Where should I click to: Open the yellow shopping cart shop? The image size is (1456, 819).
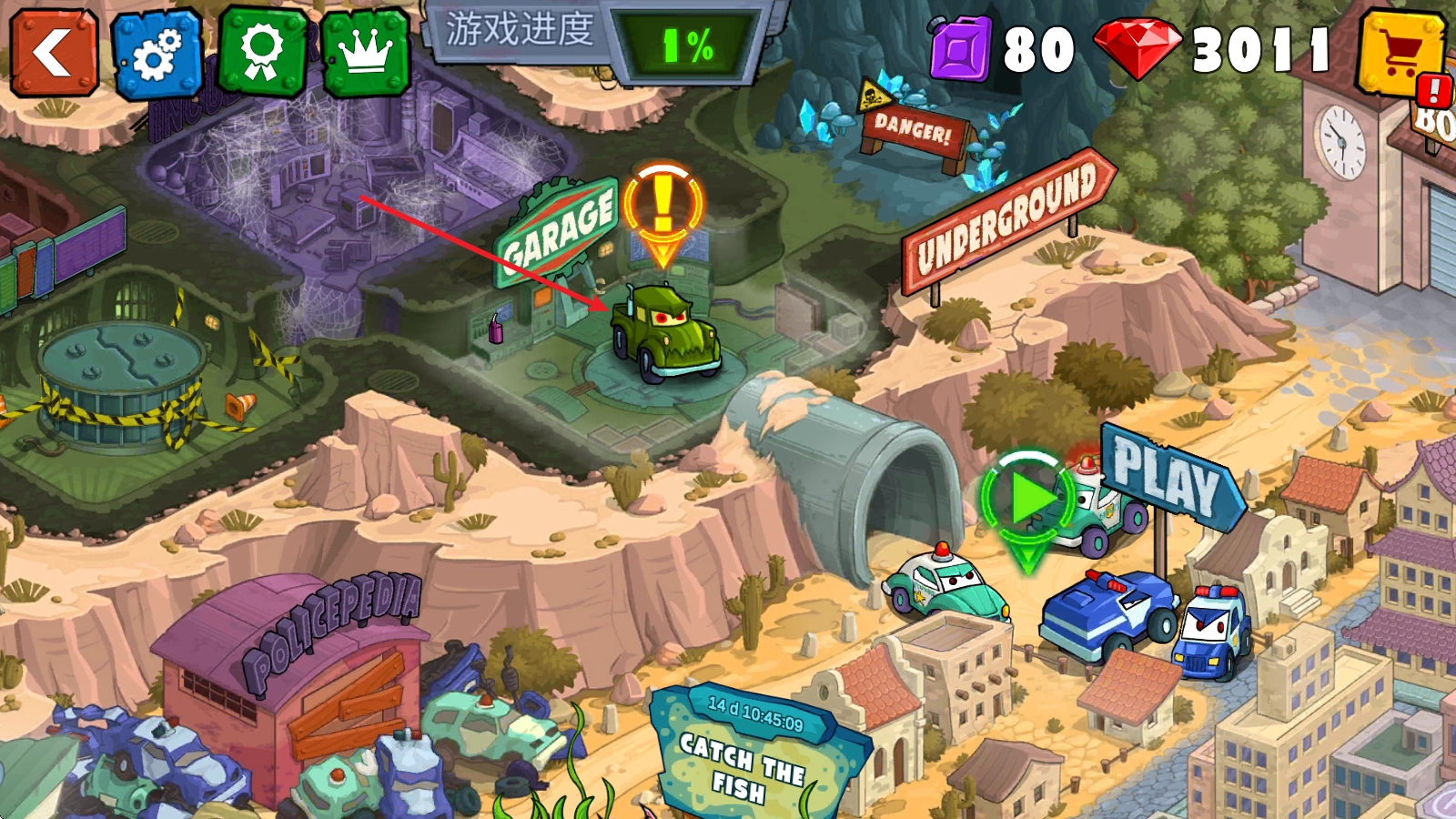(x=1400, y=55)
